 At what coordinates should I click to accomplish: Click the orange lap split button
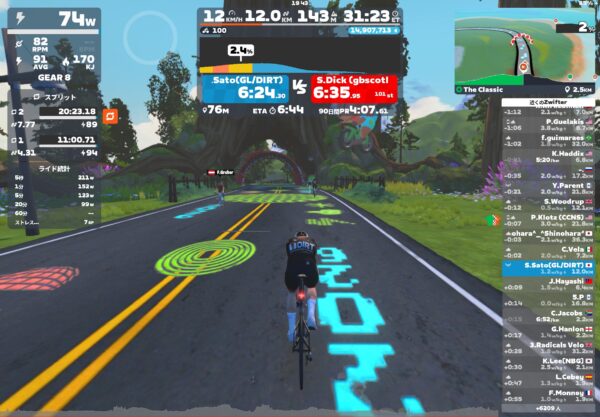112,117
